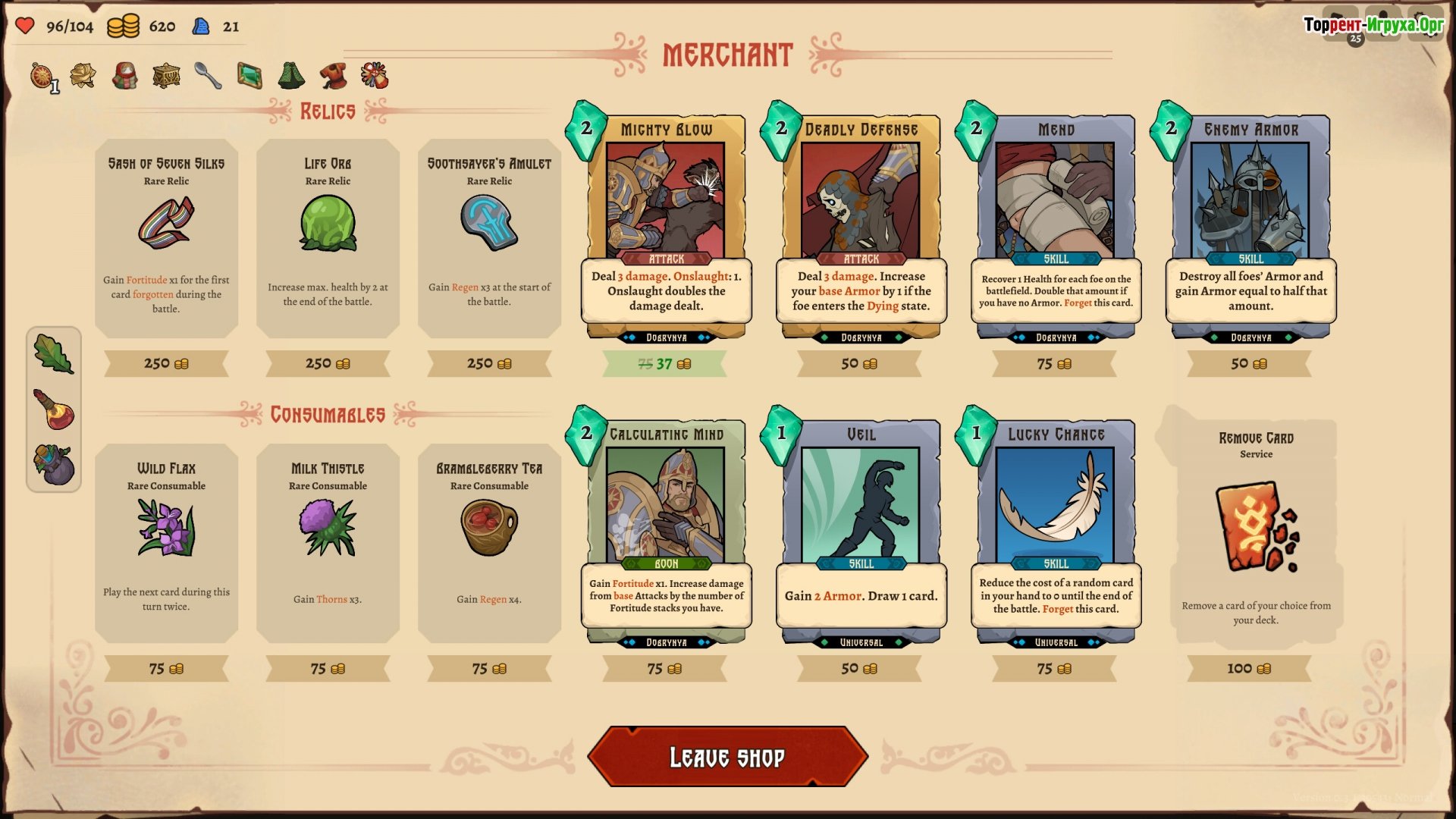Viewport: 1456px width, 819px height.
Task: Select the Enemy Armor skill card
Action: pyautogui.click(x=1250, y=227)
